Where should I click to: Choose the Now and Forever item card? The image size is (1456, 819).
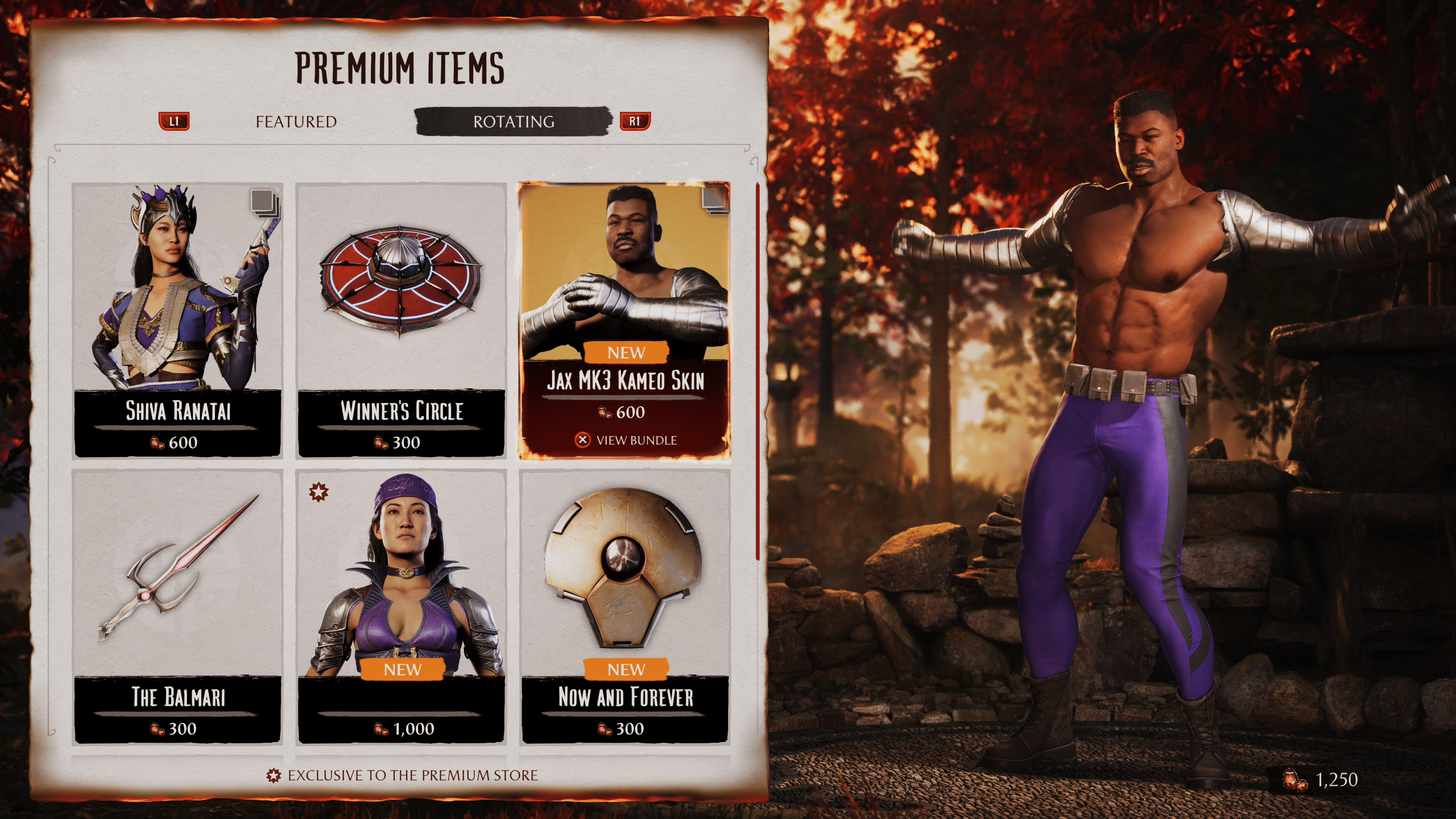(x=624, y=606)
